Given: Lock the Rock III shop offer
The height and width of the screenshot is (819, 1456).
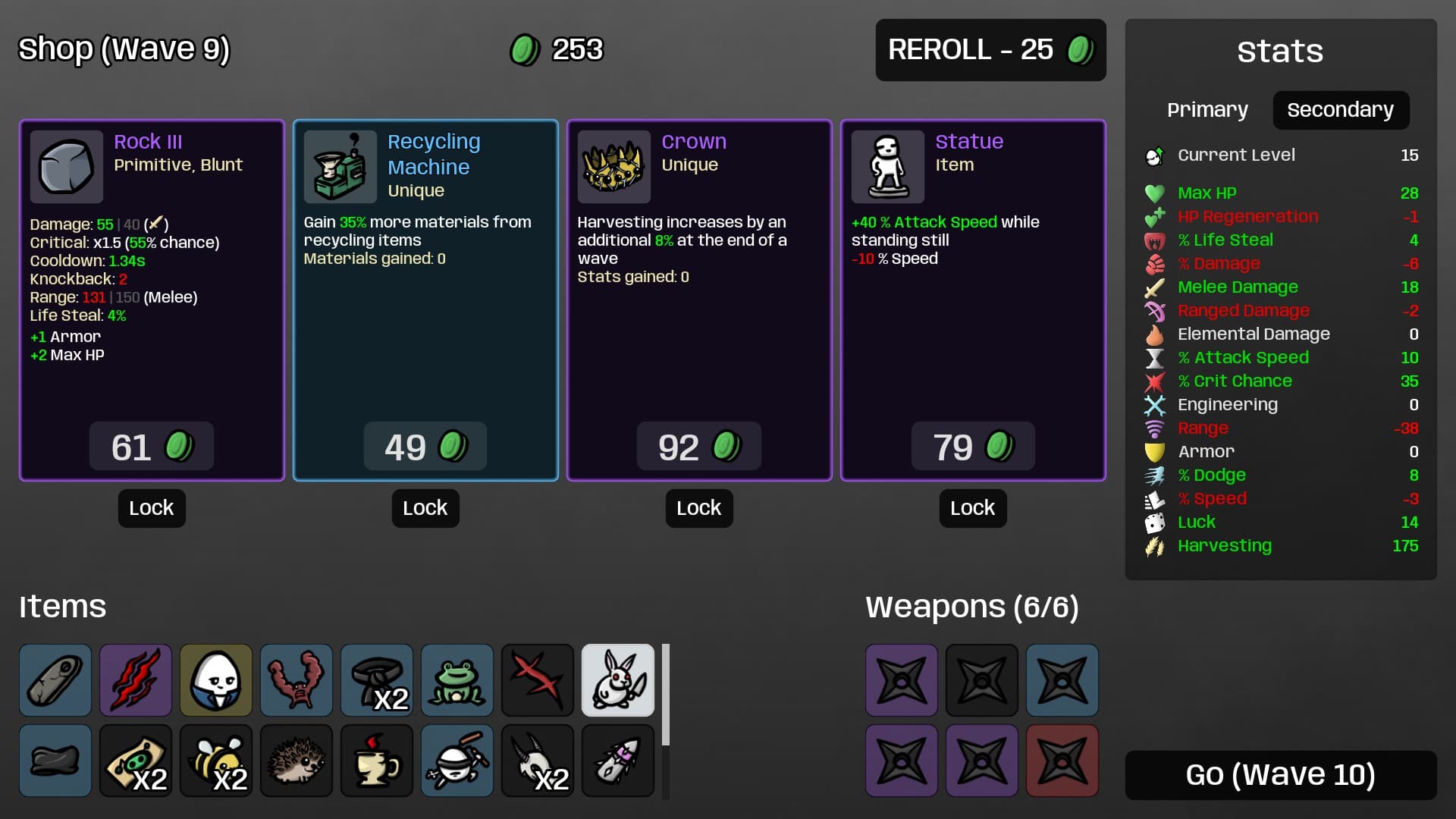Looking at the screenshot, I should (151, 508).
